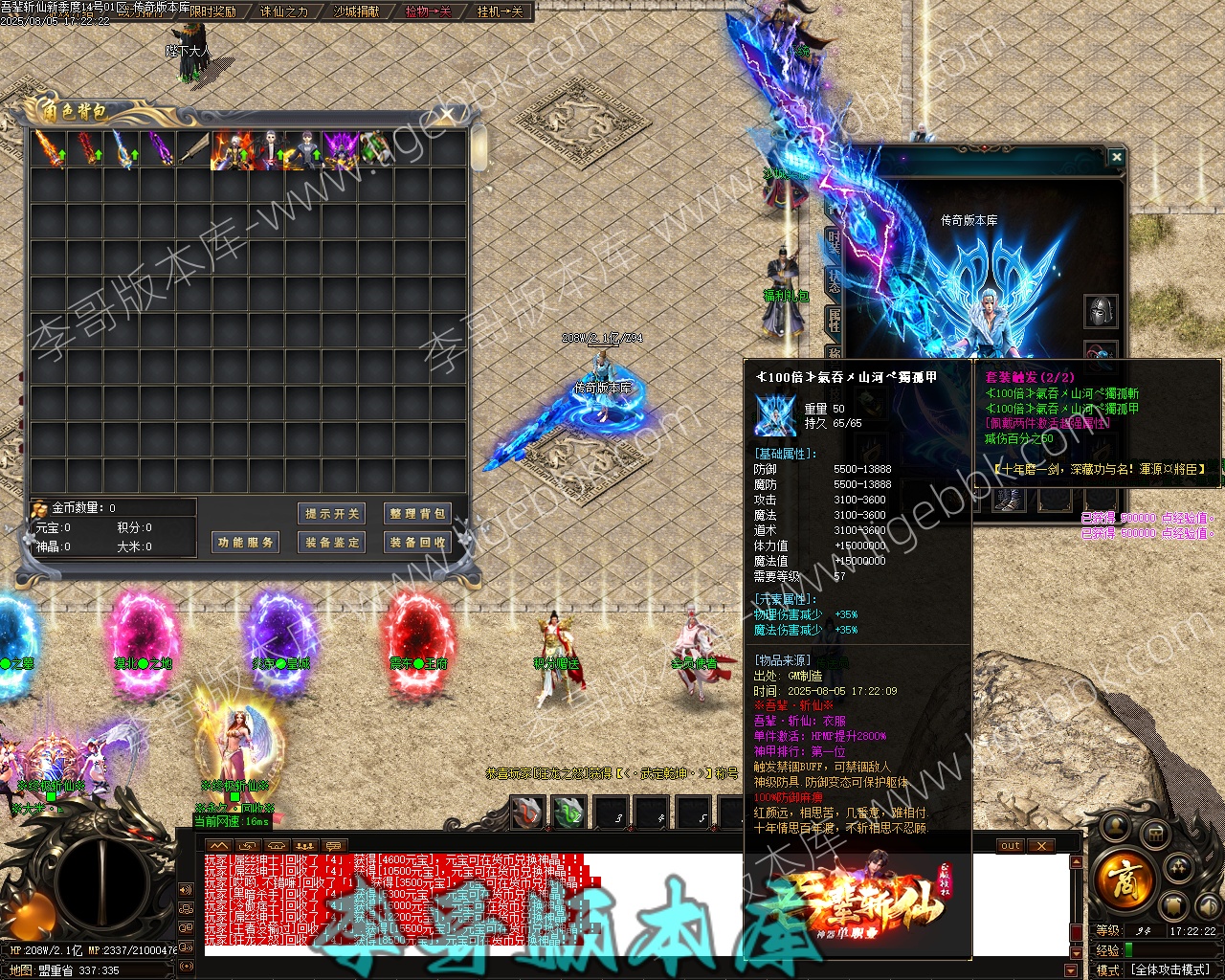
Task: Open the 诛仙之力 menu
Action: coord(284,11)
